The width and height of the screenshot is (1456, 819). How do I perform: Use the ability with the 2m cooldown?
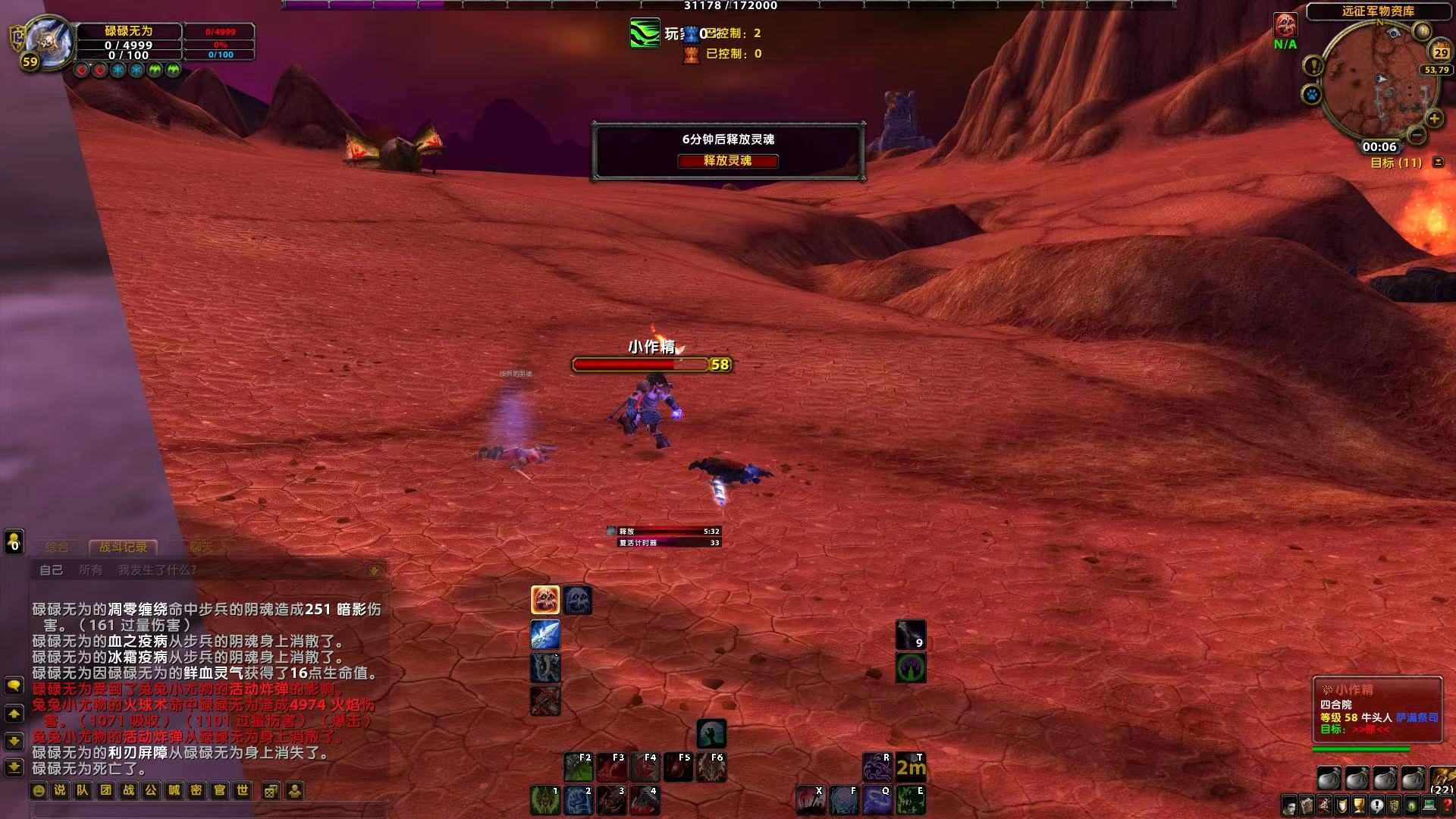(911, 767)
